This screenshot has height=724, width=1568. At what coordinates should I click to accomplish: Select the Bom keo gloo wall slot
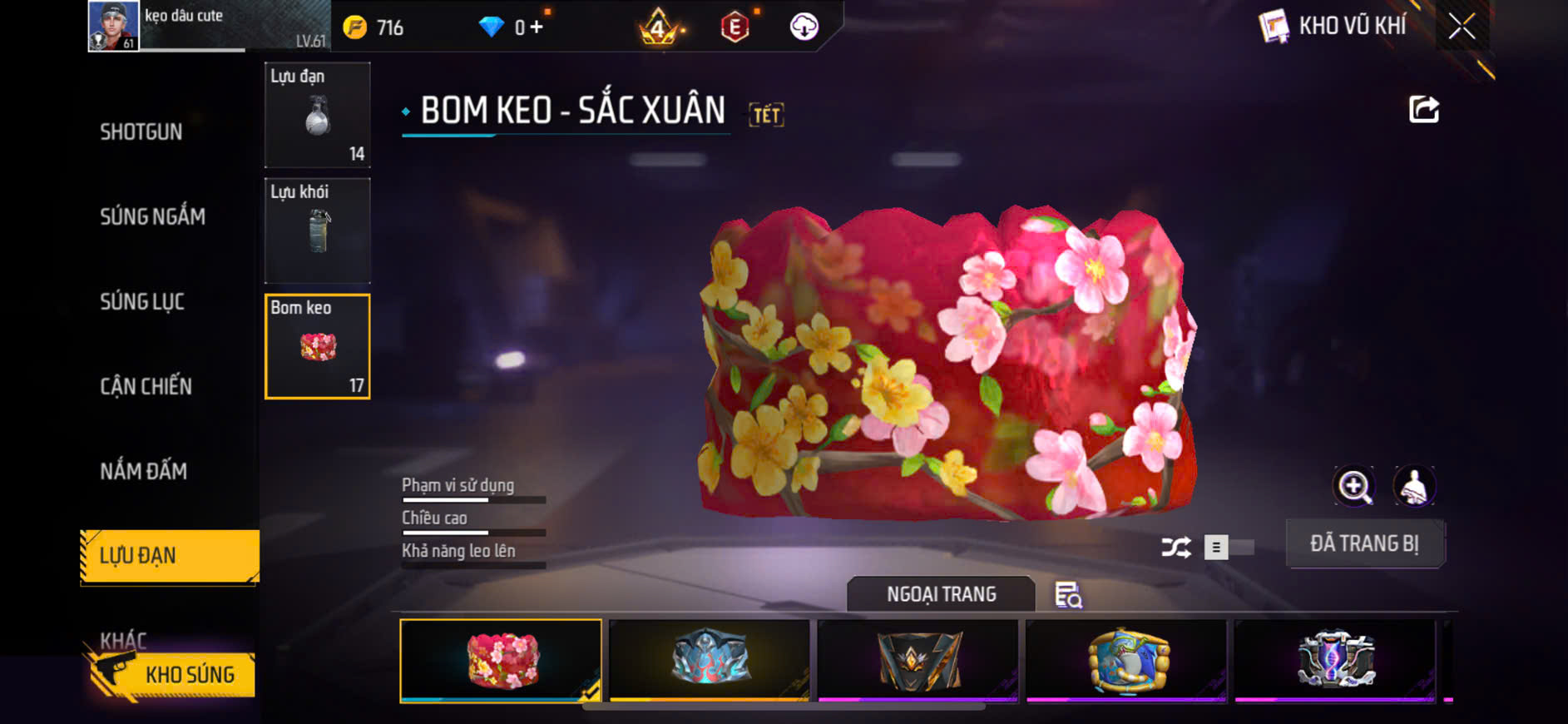pos(317,346)
